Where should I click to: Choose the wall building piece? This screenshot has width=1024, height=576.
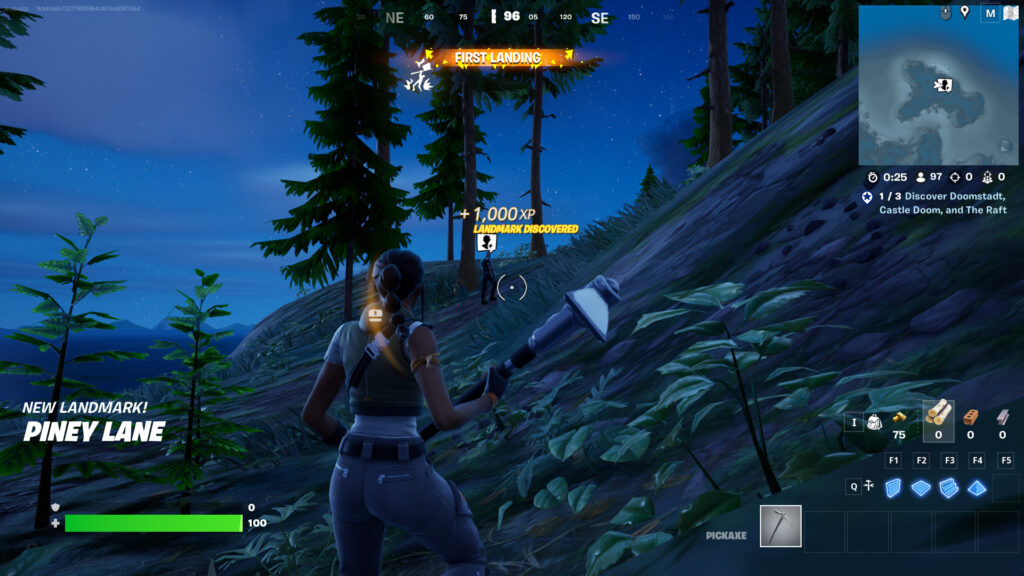(894, 487)
